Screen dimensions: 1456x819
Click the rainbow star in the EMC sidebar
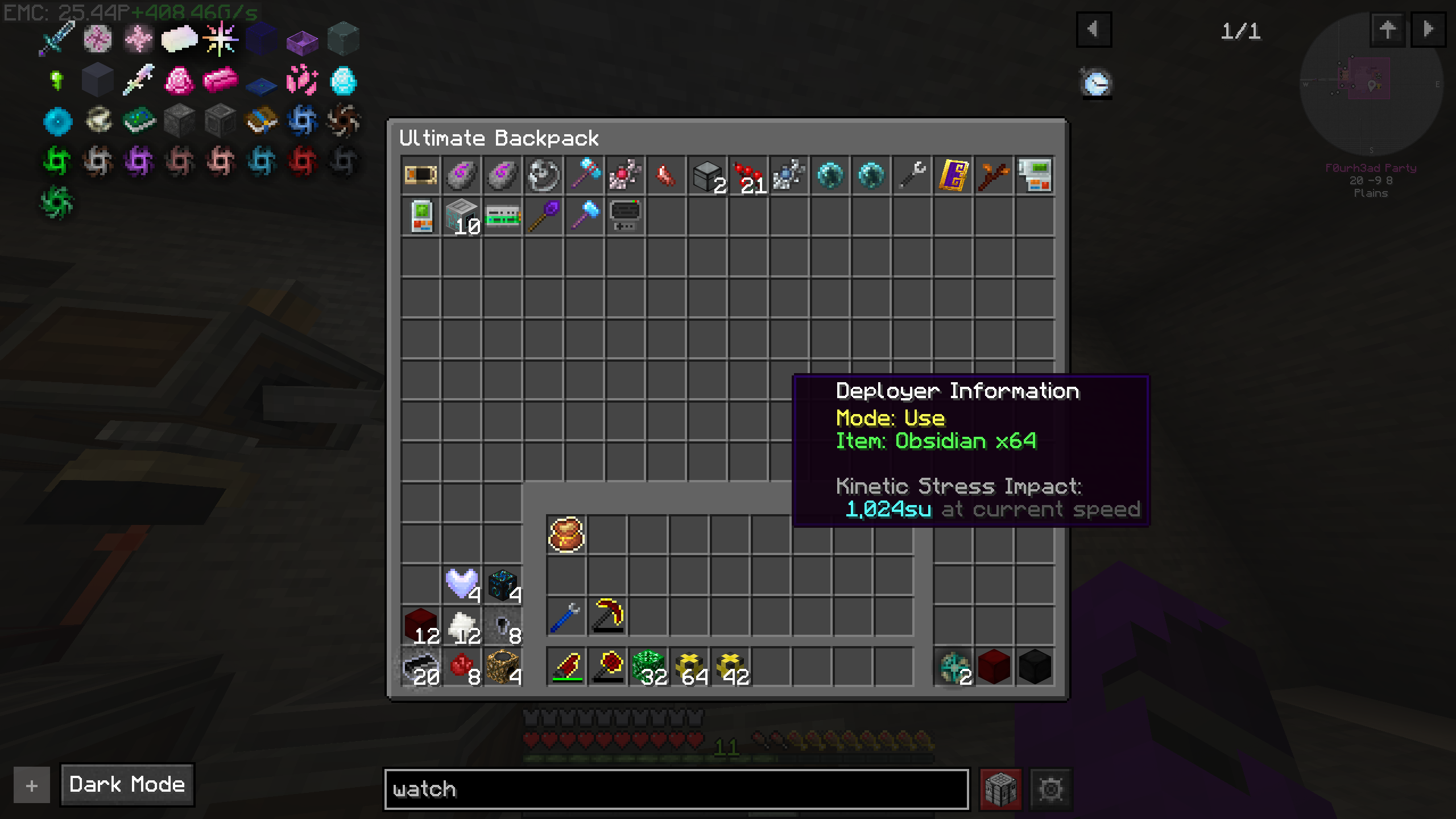click(221, 39)
